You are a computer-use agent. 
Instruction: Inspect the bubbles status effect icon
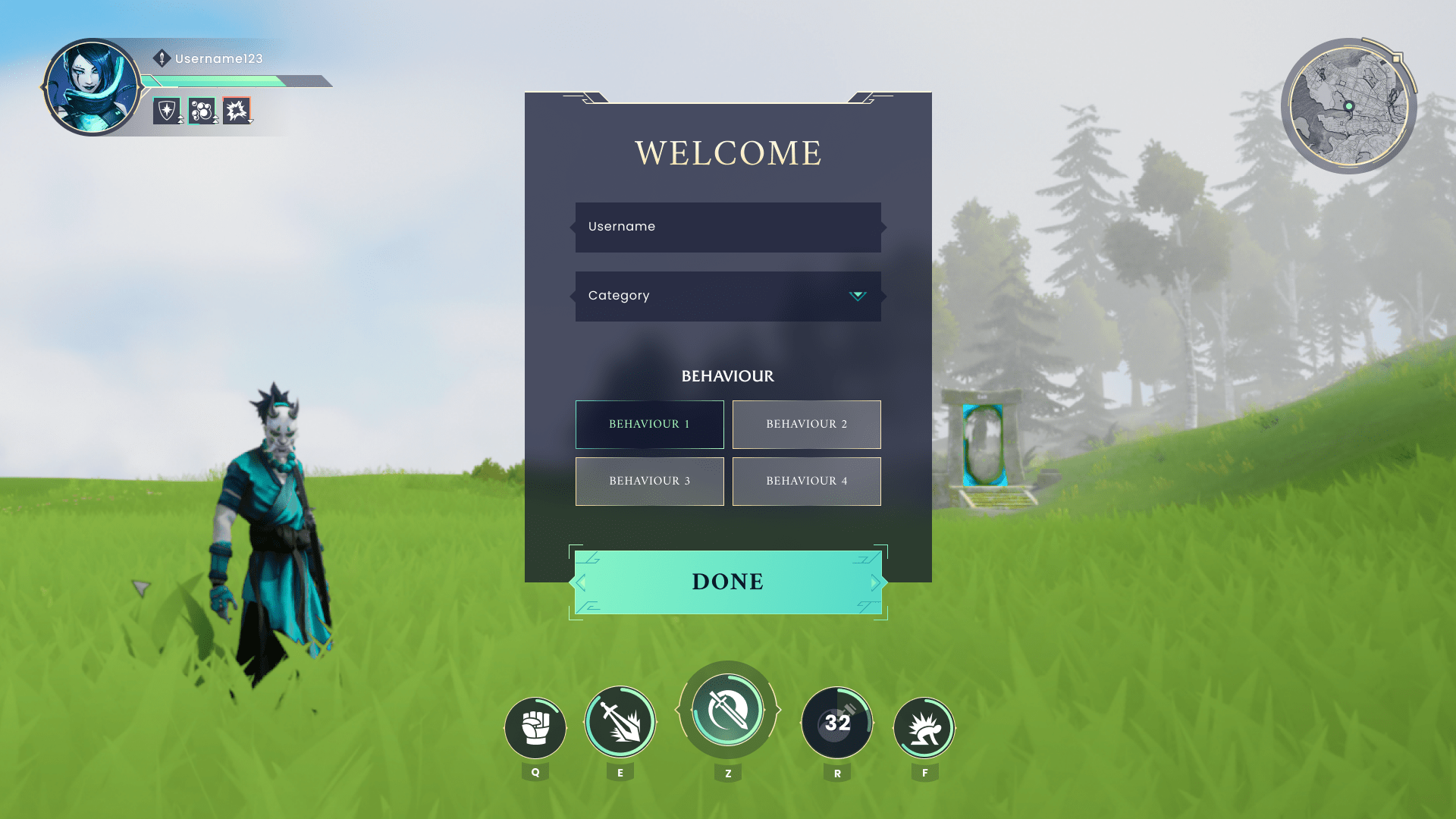202,111
